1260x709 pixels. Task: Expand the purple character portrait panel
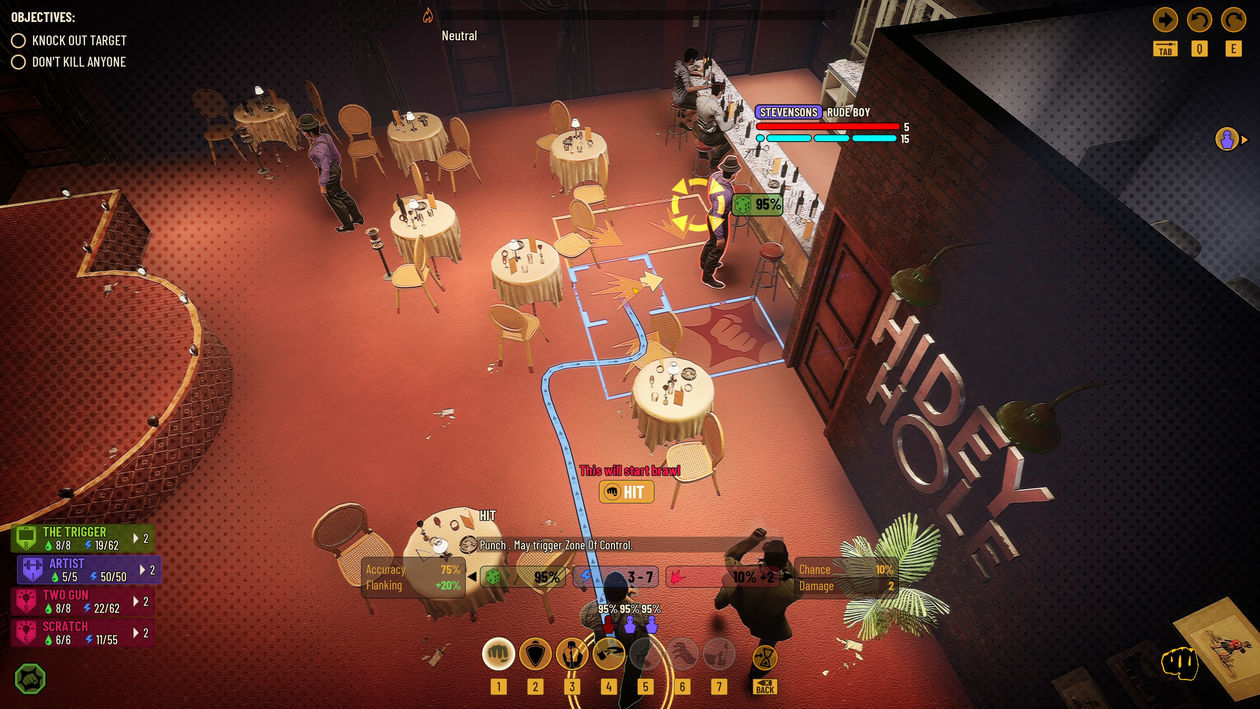(x=1231, y=140)
